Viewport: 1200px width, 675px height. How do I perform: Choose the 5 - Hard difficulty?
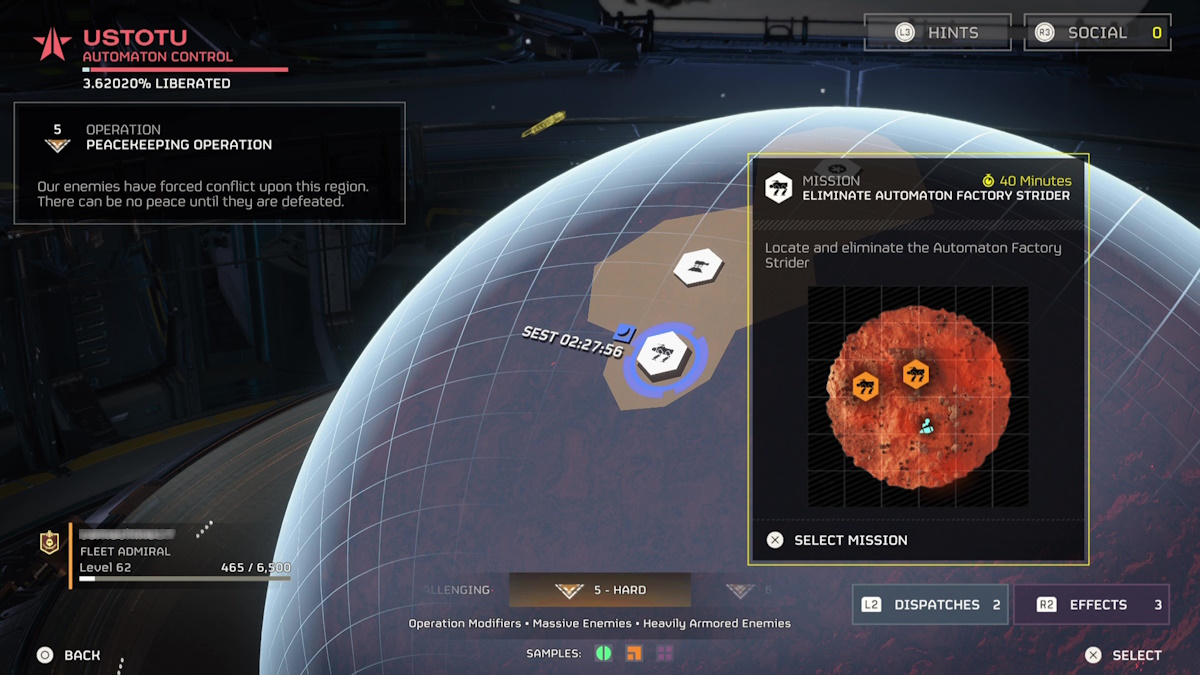point(600,590)
